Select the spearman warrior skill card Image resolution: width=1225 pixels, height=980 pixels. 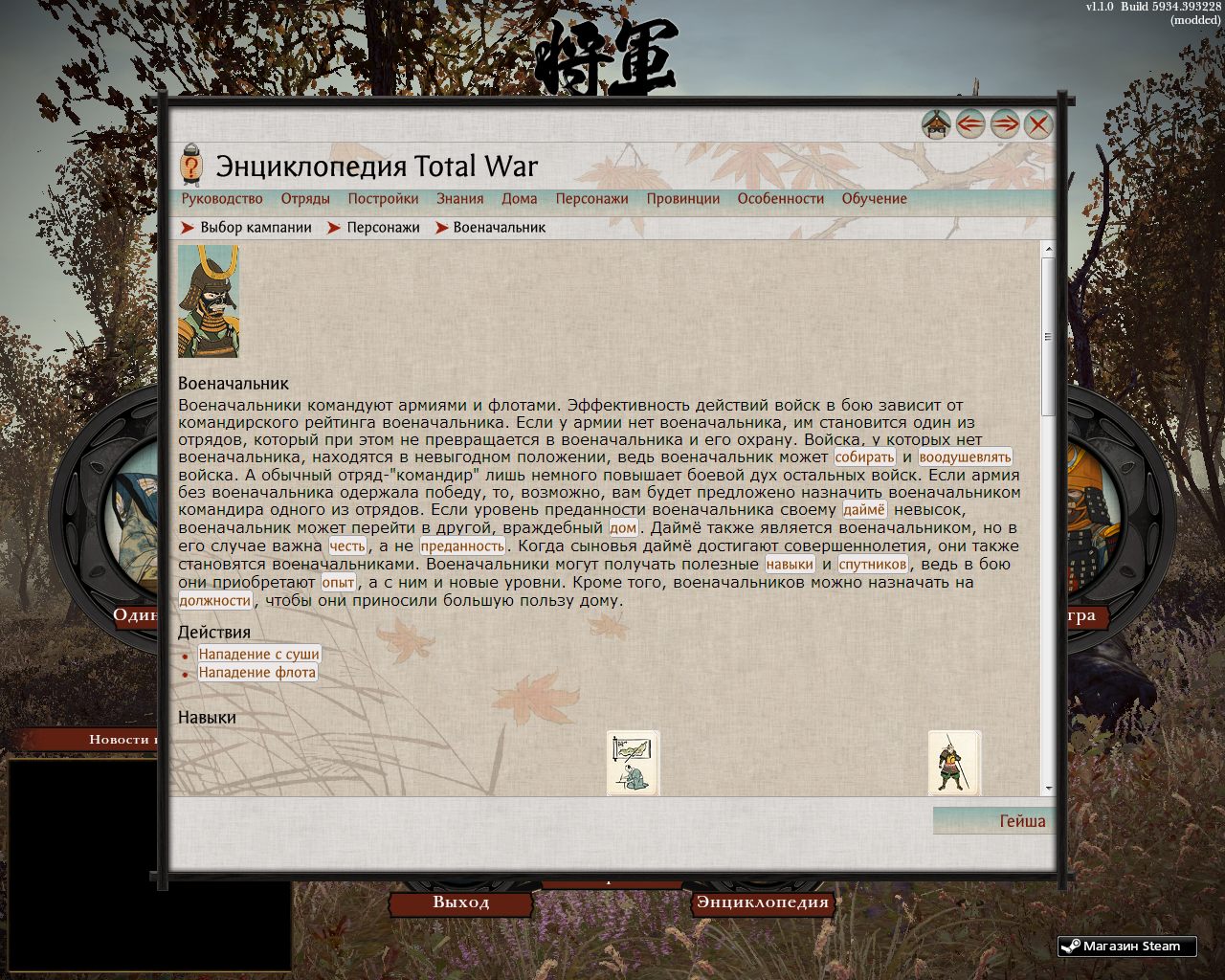pos(953,762)
